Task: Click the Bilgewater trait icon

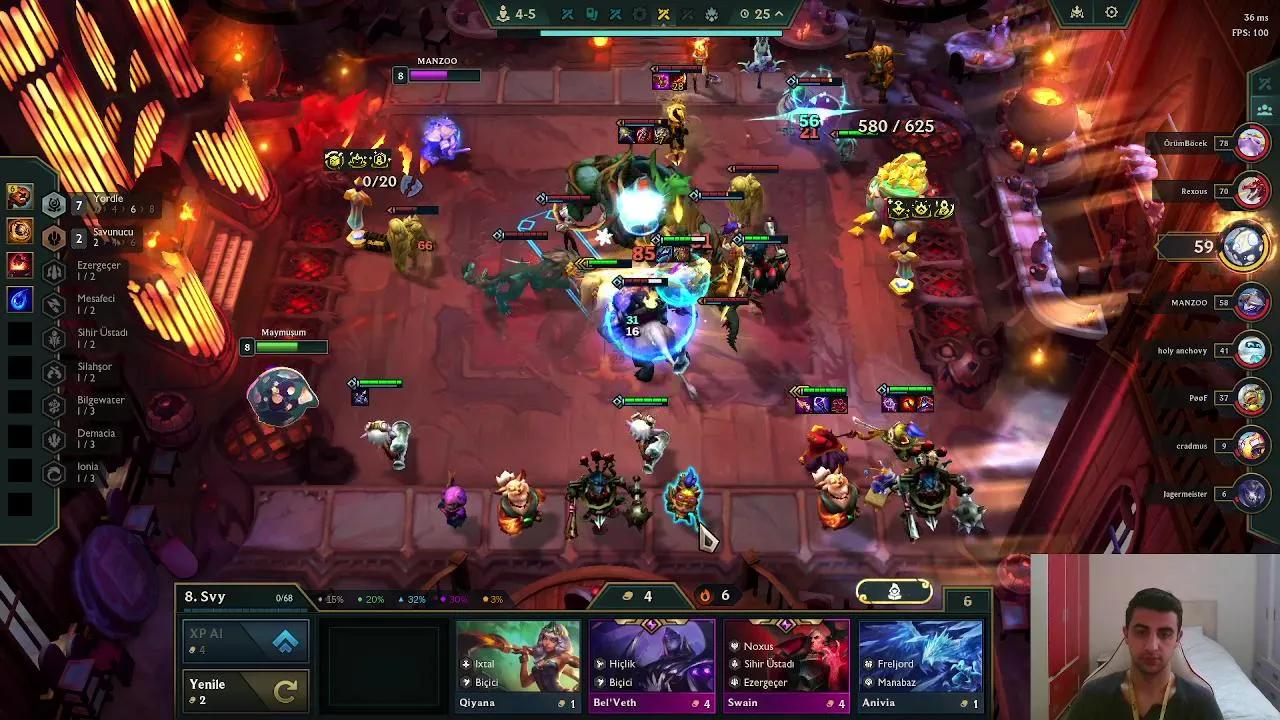Action: [x=53, y=403]
